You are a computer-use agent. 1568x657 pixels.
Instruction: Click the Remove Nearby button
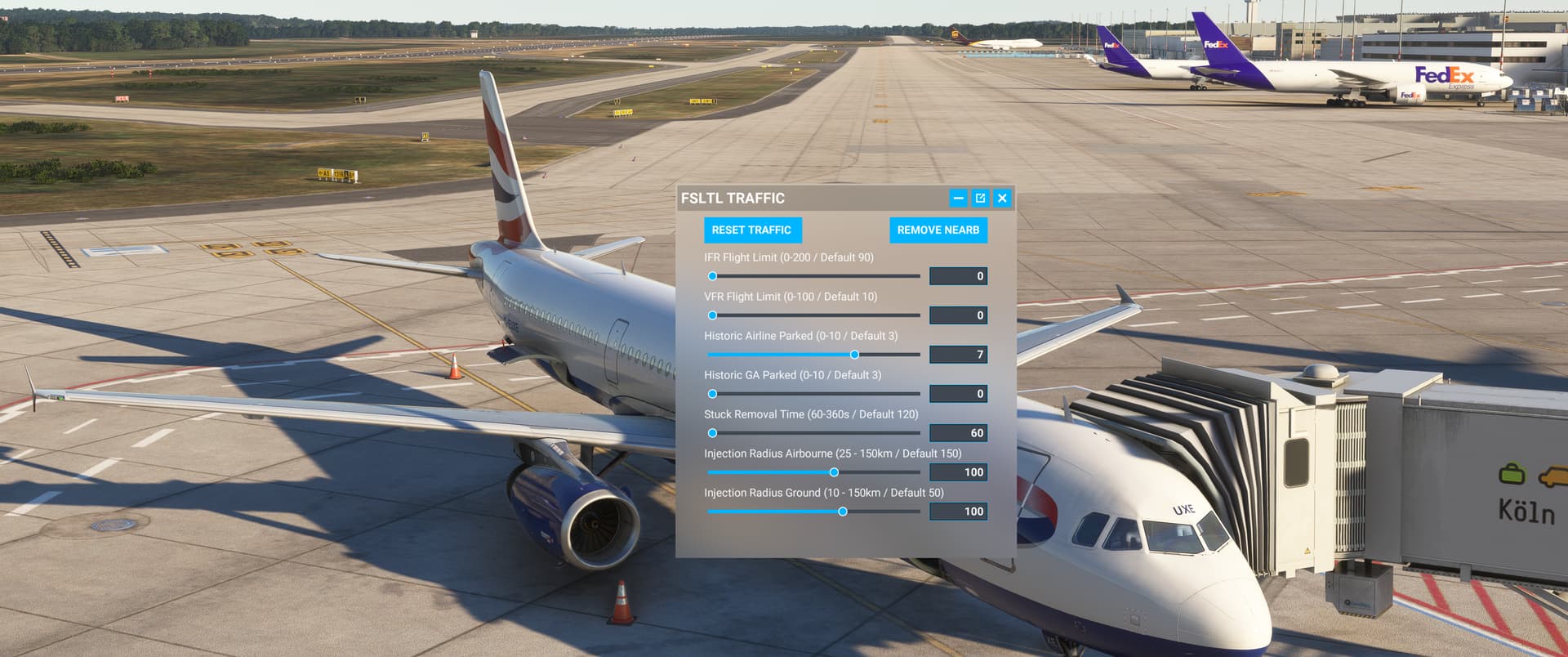(x=938, y=230)
